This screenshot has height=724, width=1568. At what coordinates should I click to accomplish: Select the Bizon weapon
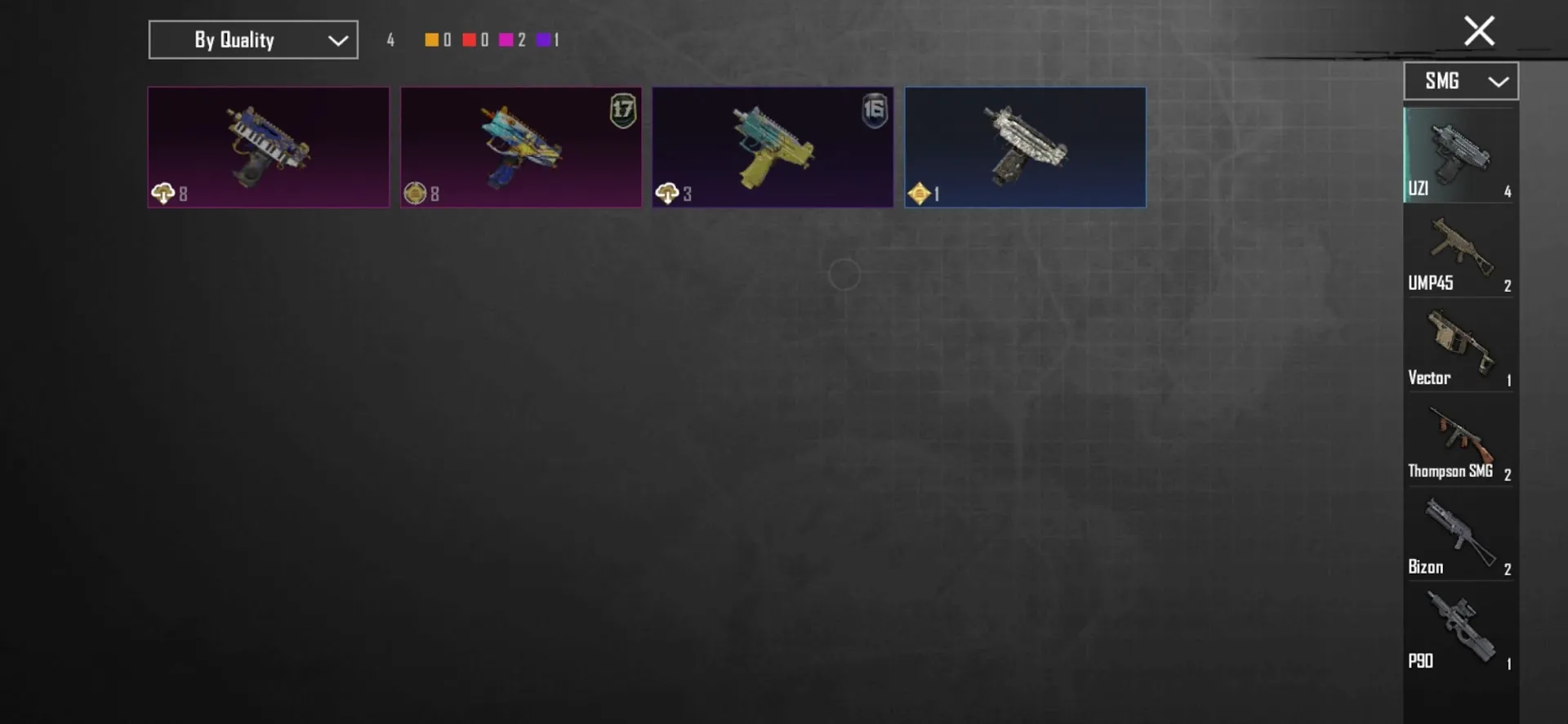pos(1460,535)
